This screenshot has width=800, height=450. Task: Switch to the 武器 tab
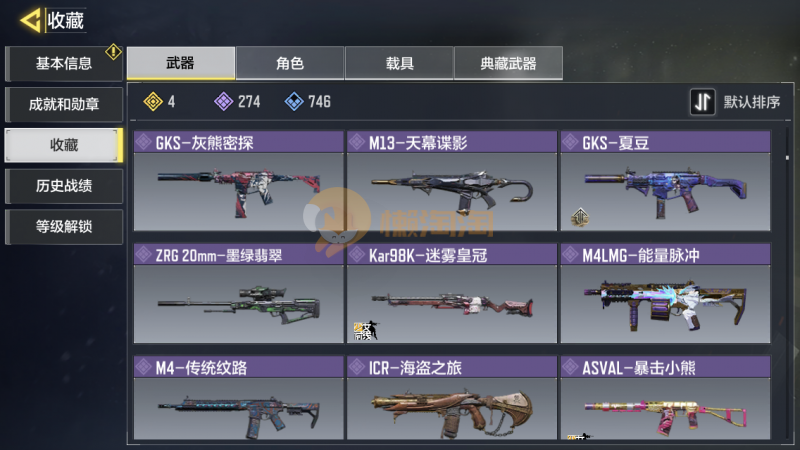tap(181, 63)
